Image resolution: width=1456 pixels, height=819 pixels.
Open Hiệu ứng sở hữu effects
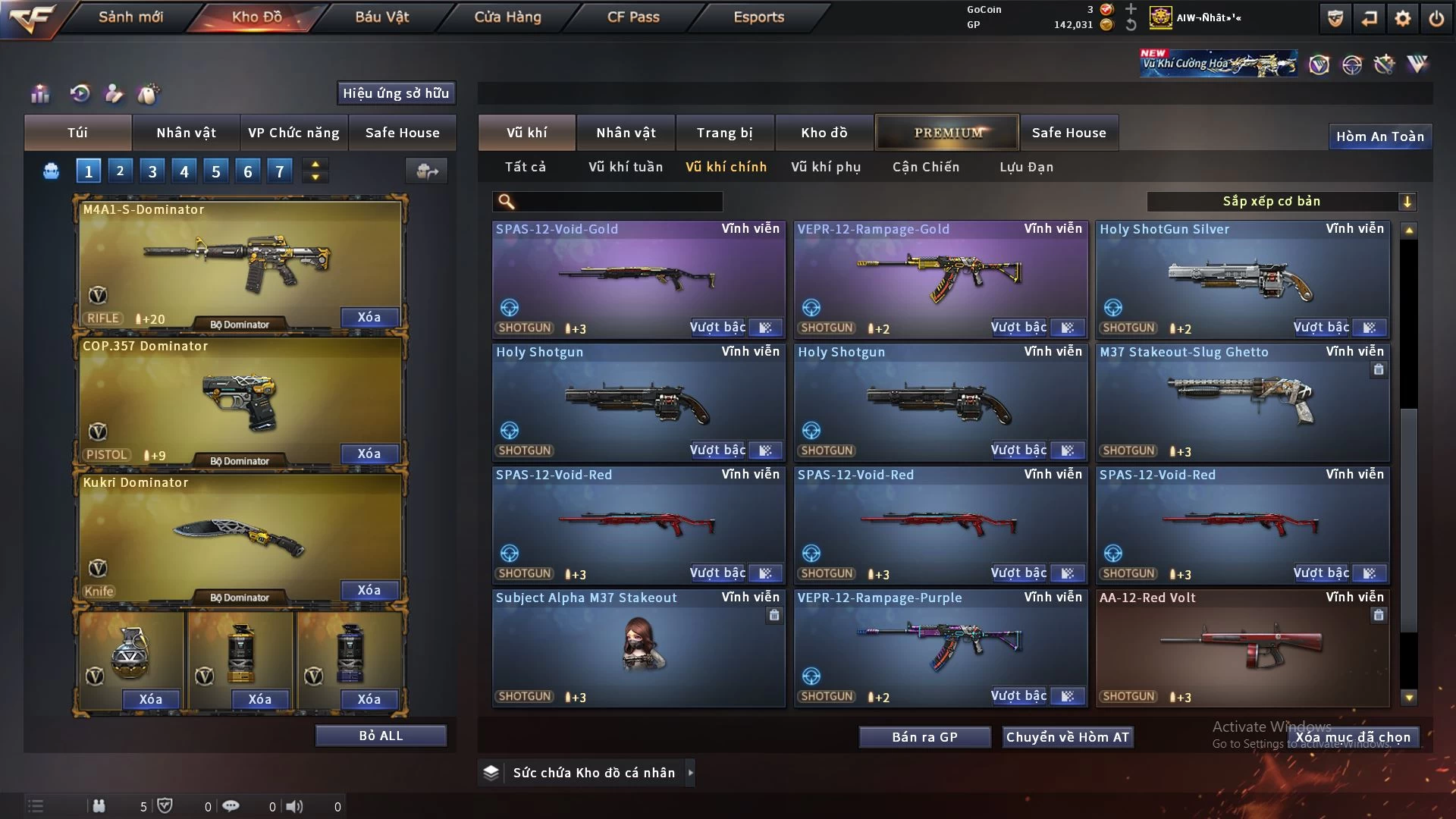coord(396,93)
